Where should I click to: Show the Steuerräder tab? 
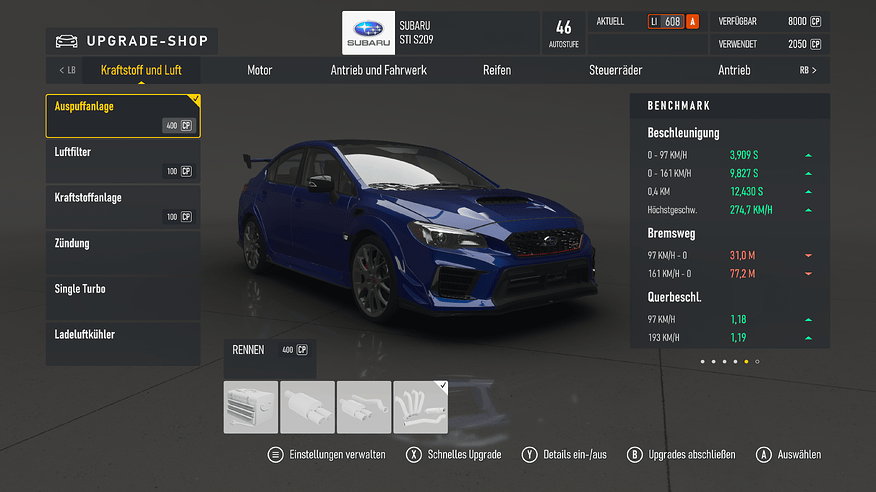pos(615,71)
